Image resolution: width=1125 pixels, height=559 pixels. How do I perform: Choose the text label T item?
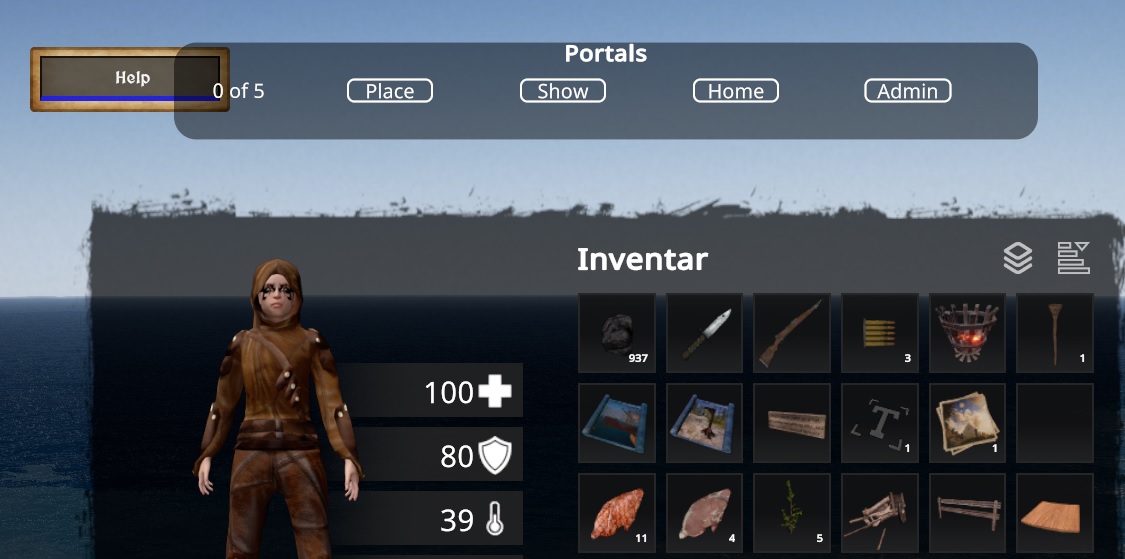880,423
